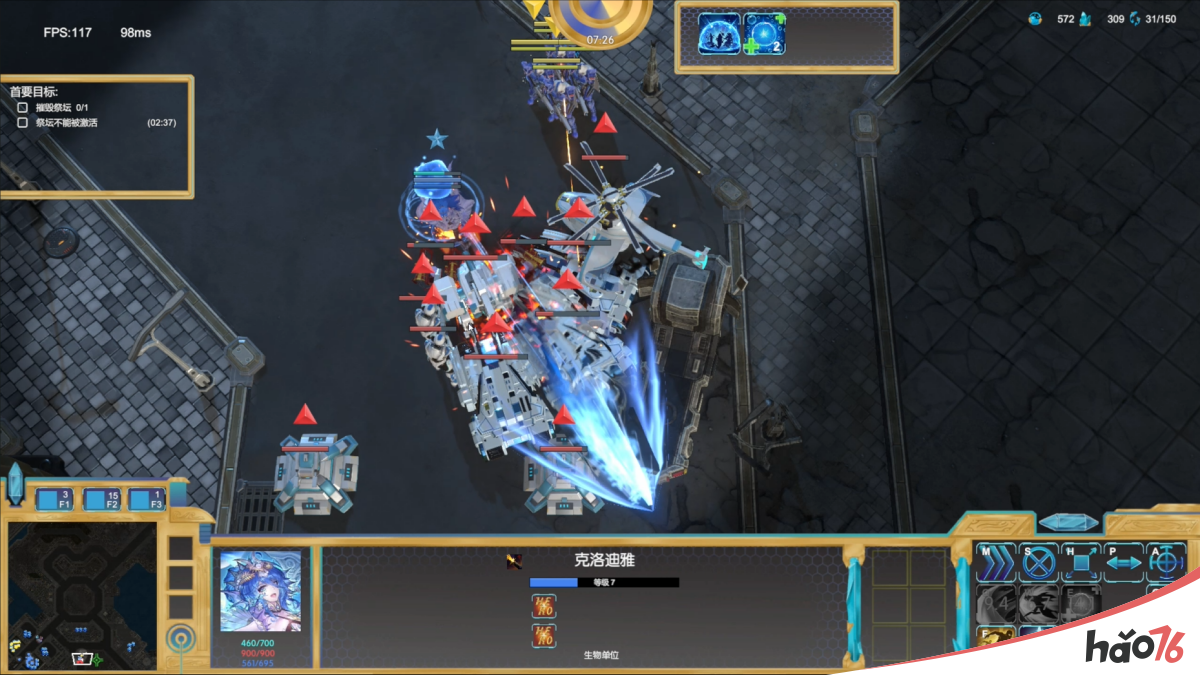Click the golden F ability icon

click(x=996, y=636)
